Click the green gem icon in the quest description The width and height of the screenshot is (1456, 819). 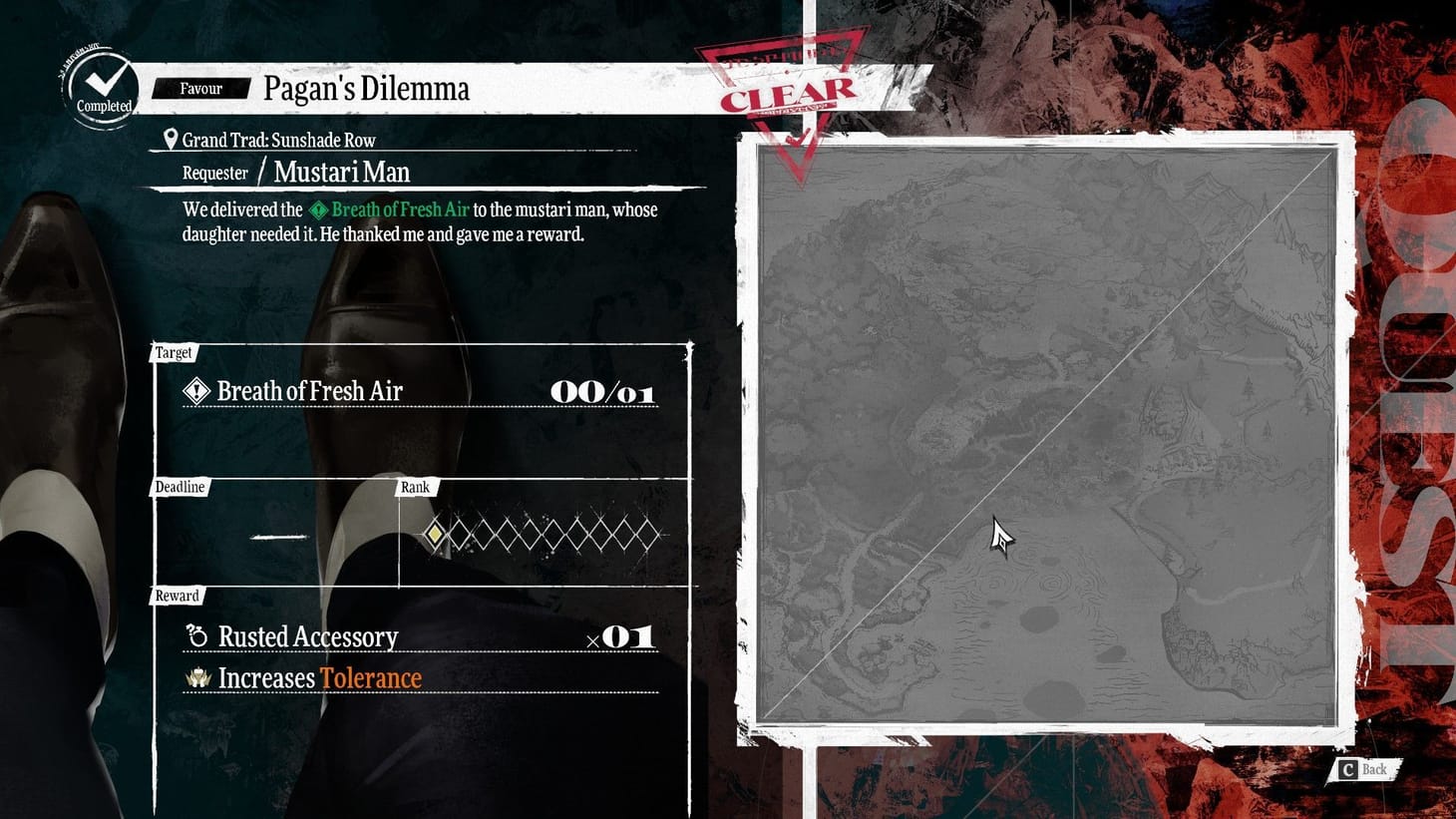(x=318, y=209)
